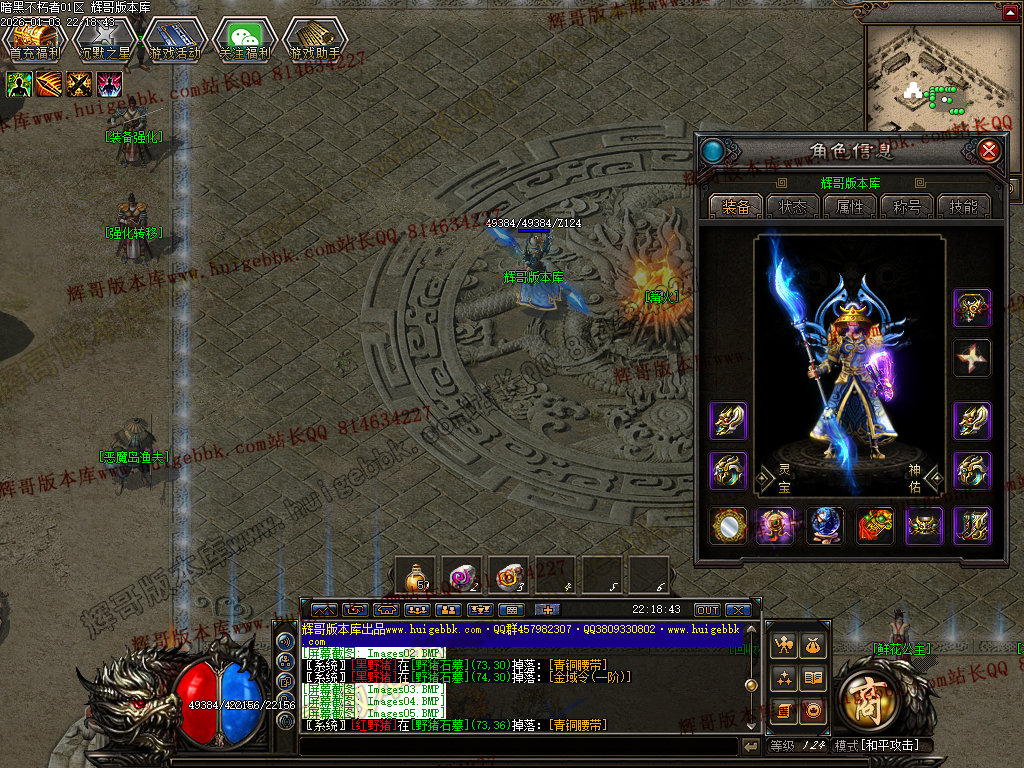Select the 称号 title tab
This screenshot has width=1024, height=768.
click(907, 206)
